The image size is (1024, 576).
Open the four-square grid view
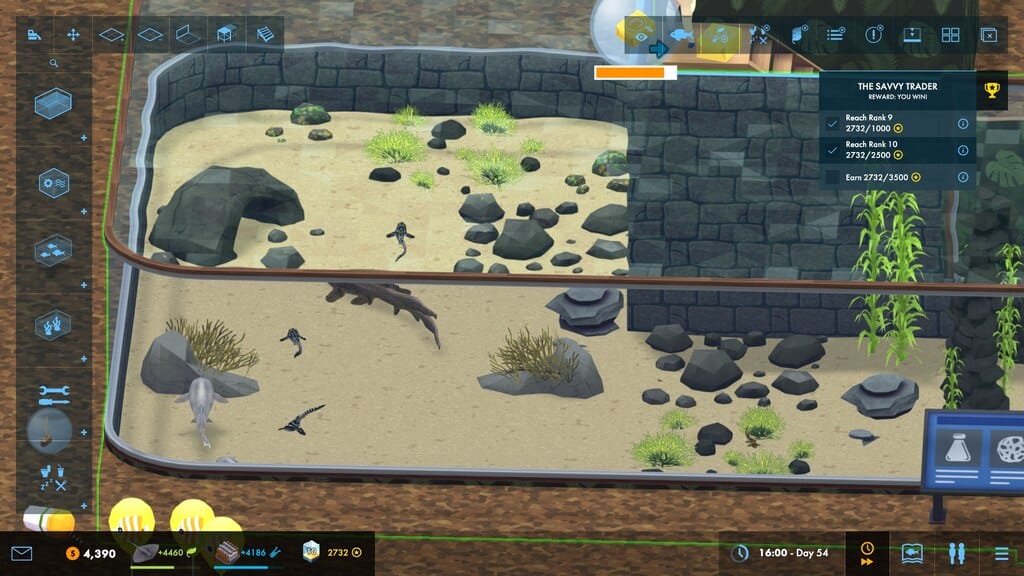coord(950,35)
